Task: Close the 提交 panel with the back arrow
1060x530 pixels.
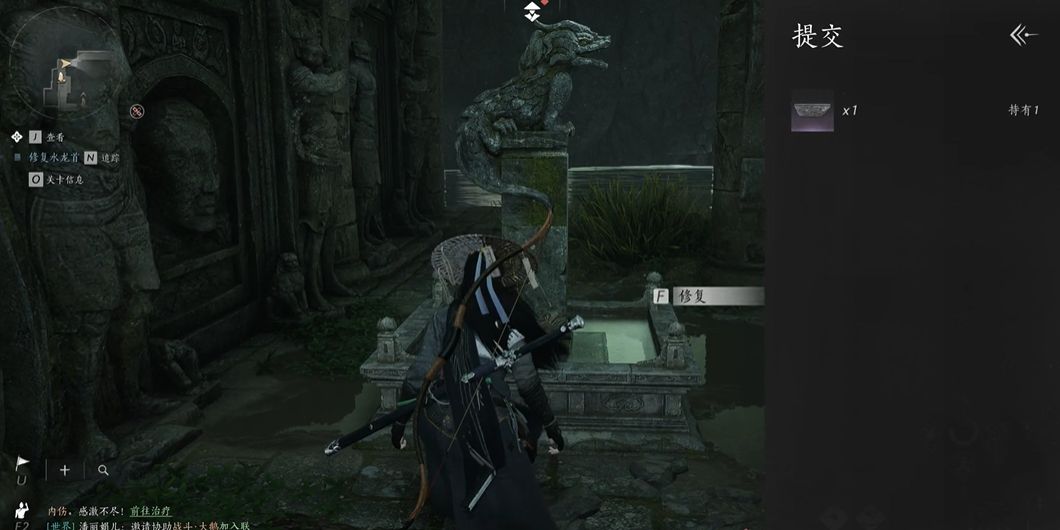Action: [1024, 36]
